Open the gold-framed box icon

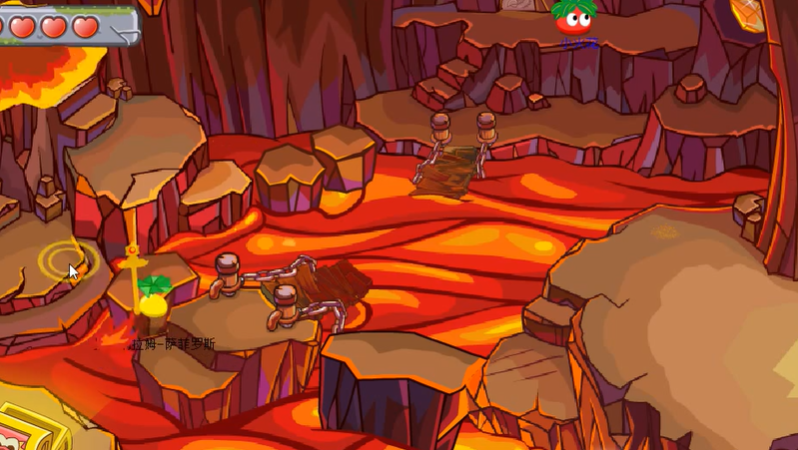tap(28, 430)
